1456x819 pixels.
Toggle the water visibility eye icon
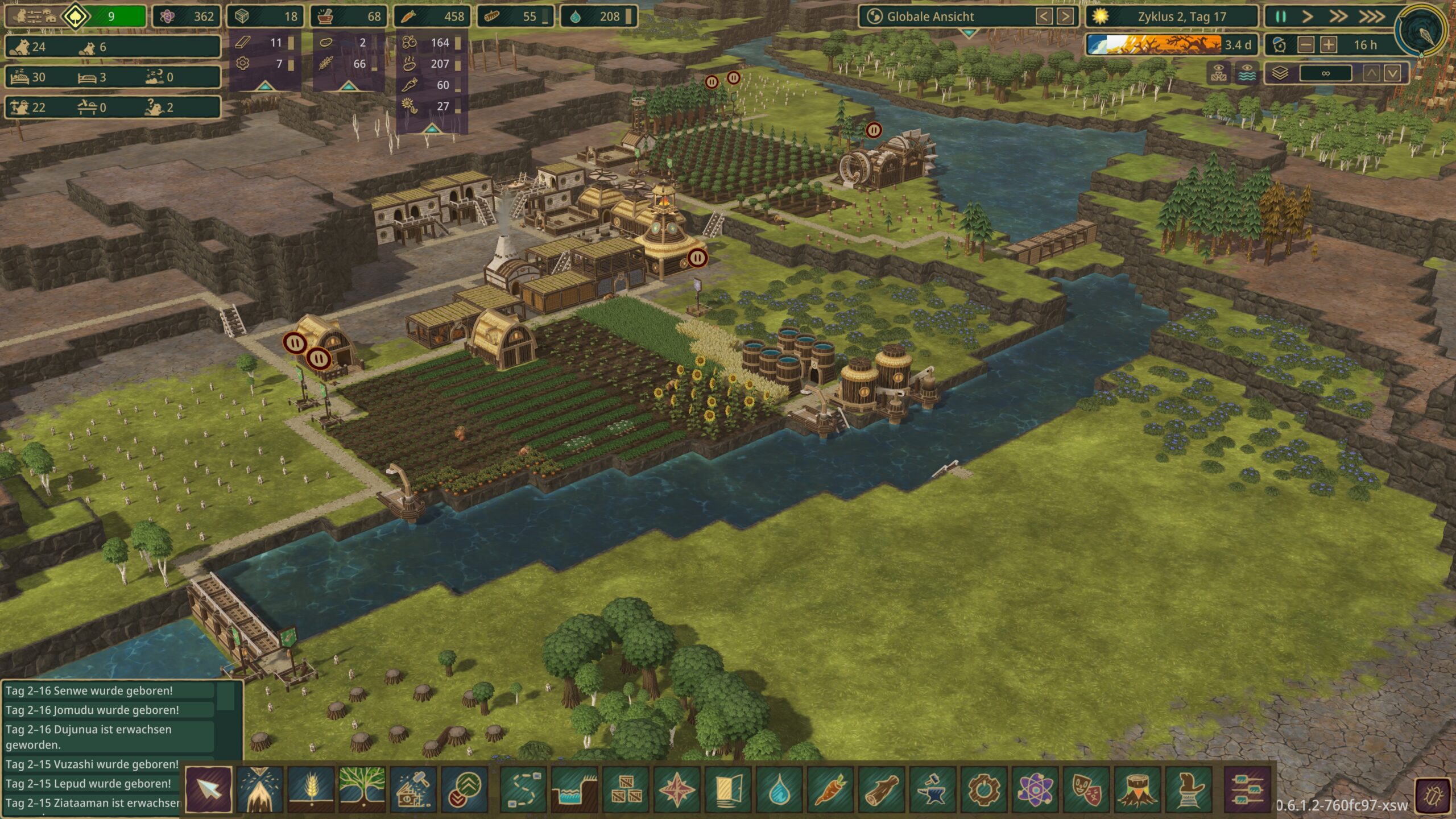coord(1247,73)
